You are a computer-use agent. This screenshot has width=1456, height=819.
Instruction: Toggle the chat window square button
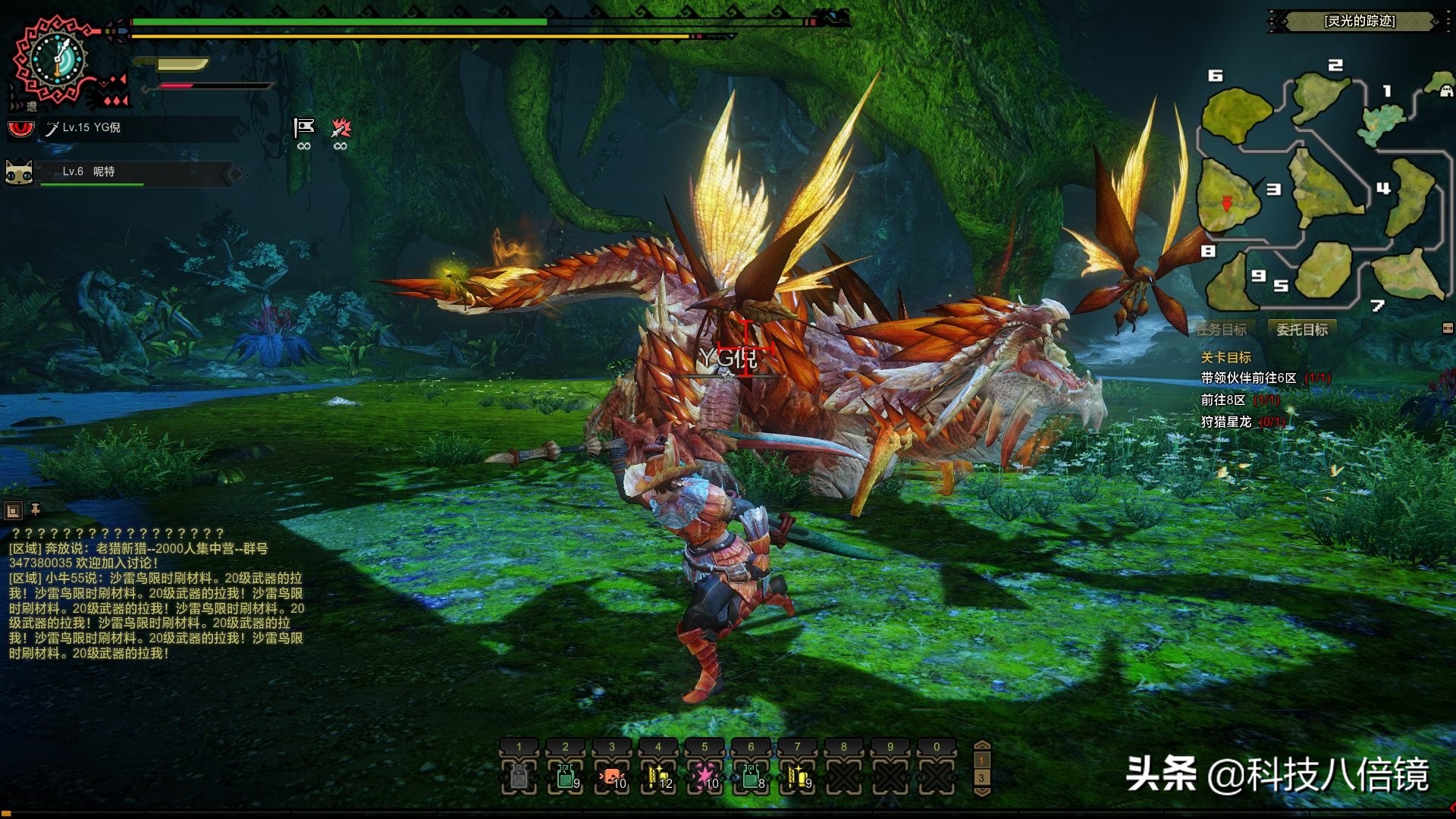point(13,510)
